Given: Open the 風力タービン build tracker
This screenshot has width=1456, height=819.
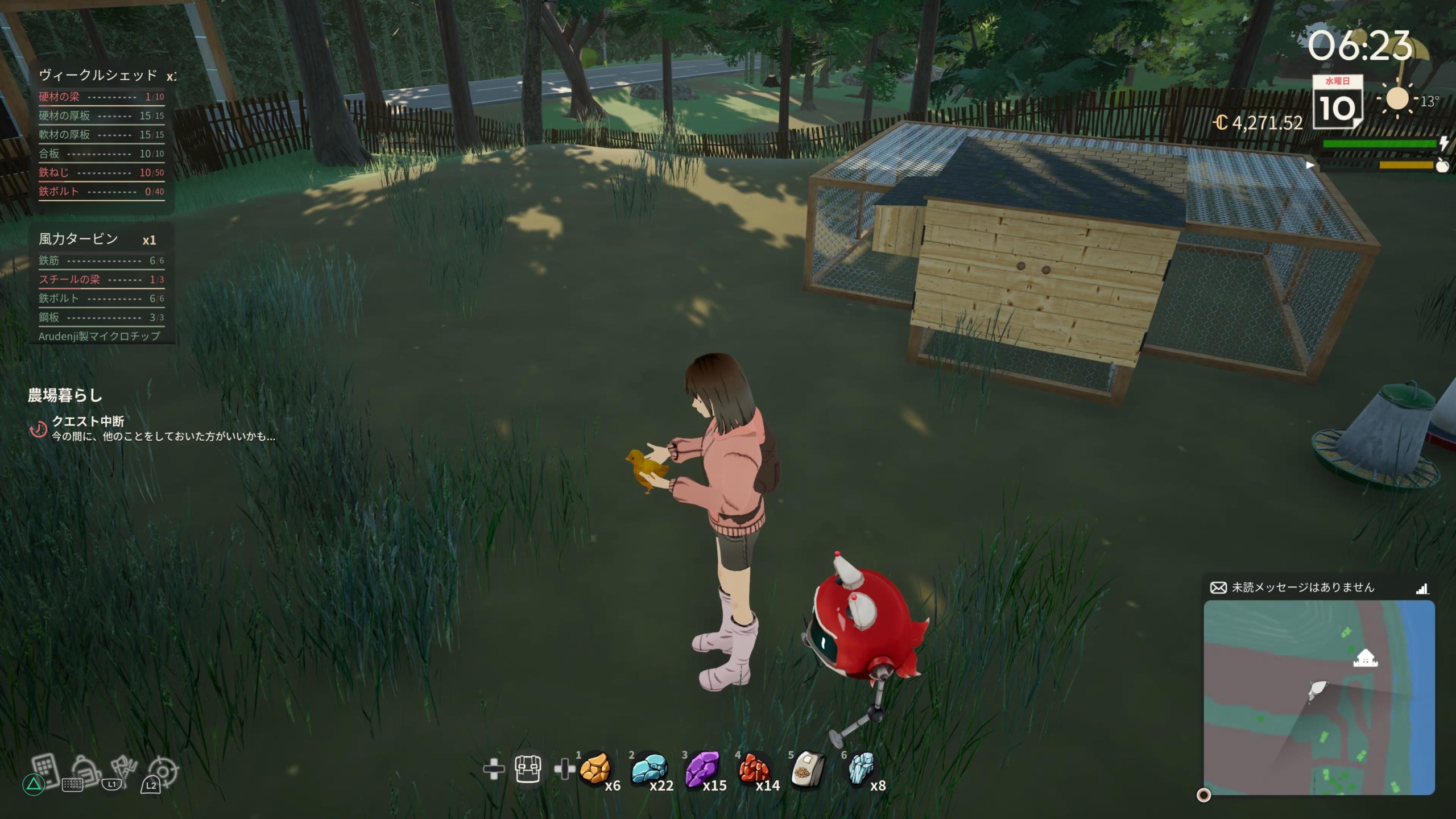Looking at the screenshot, I should 78,239.
